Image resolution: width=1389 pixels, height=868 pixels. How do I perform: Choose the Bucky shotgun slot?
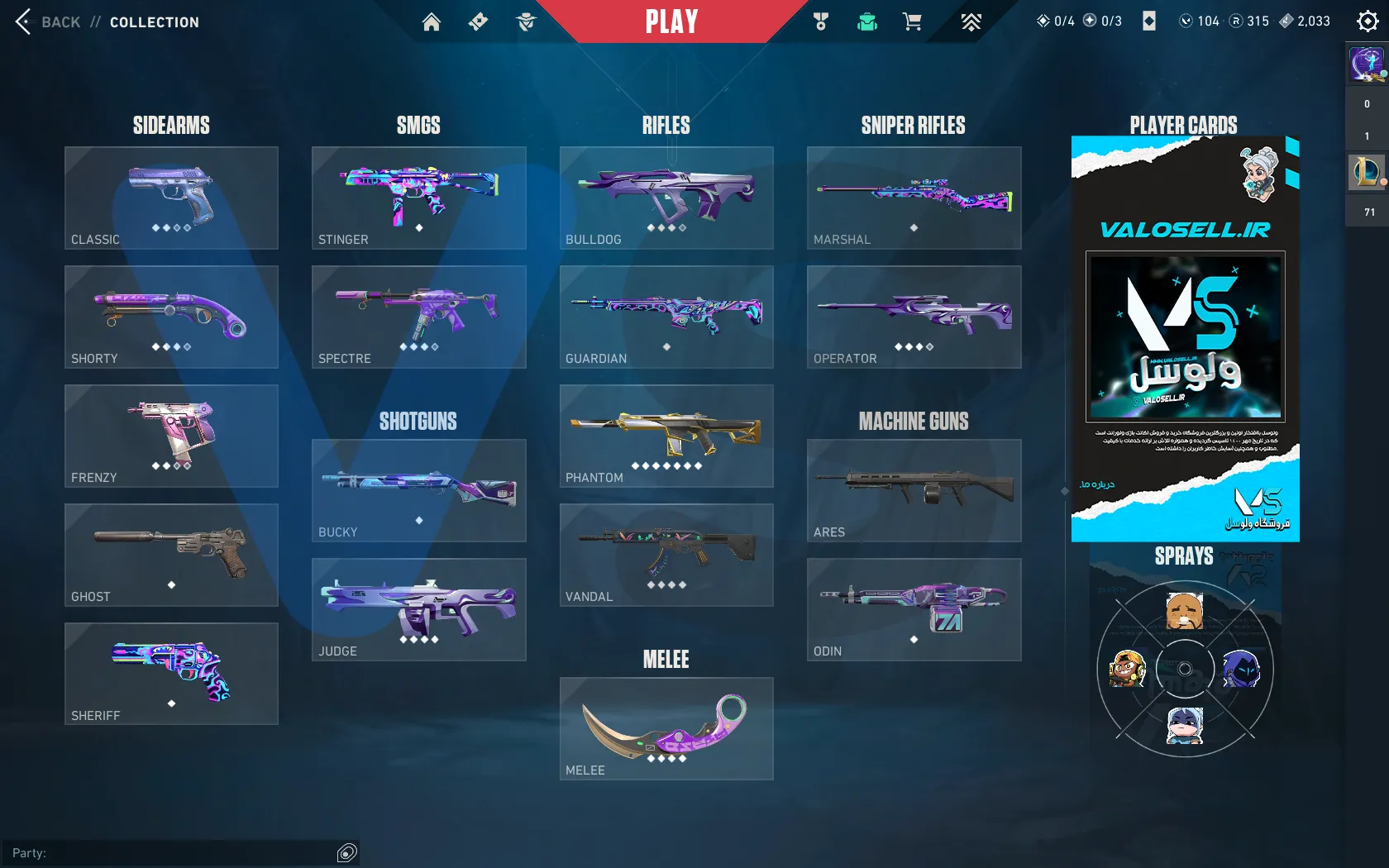(x=418, y=490)
